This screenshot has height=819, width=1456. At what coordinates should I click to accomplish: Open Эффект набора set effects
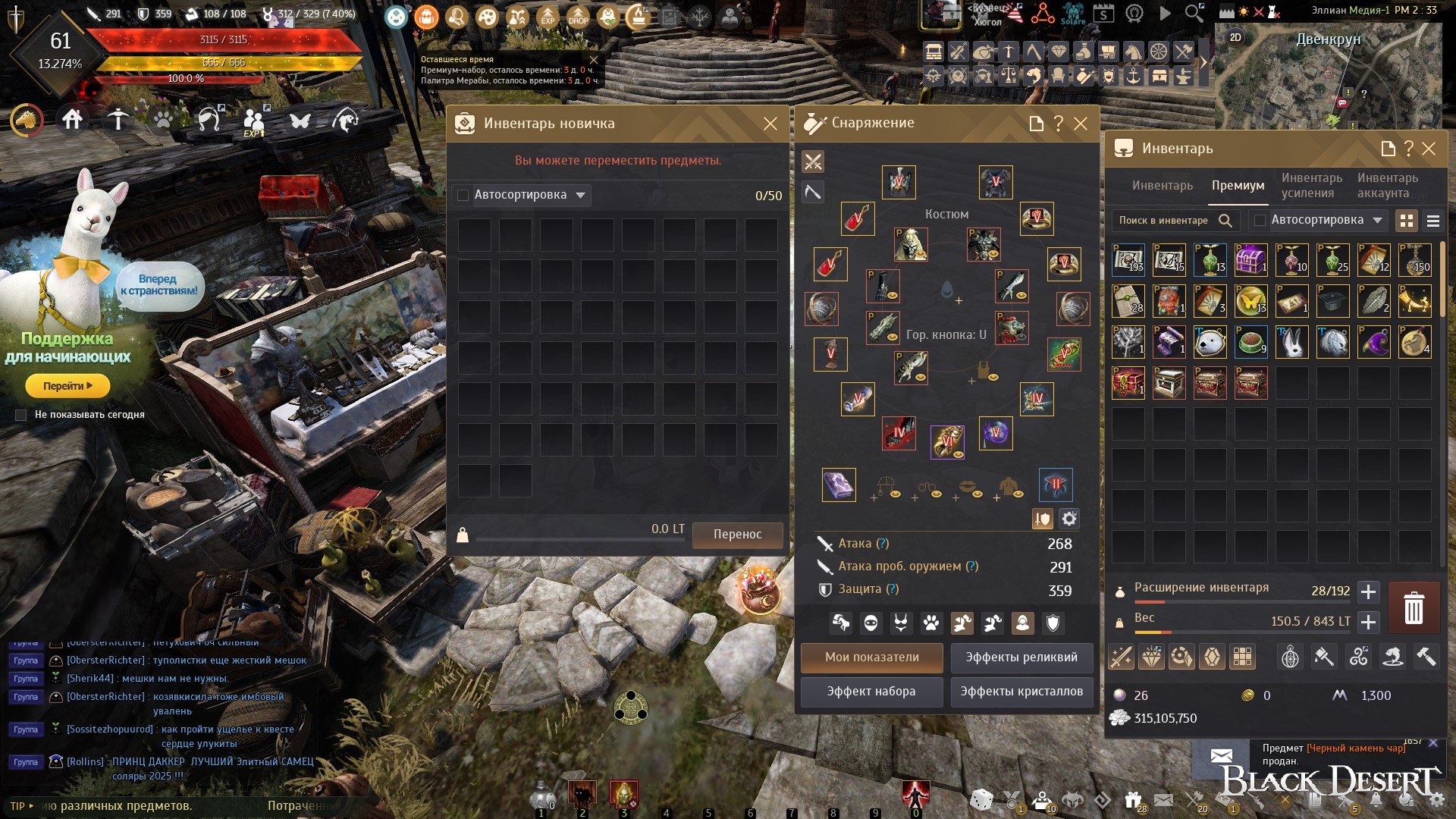[x=871, y=692]
